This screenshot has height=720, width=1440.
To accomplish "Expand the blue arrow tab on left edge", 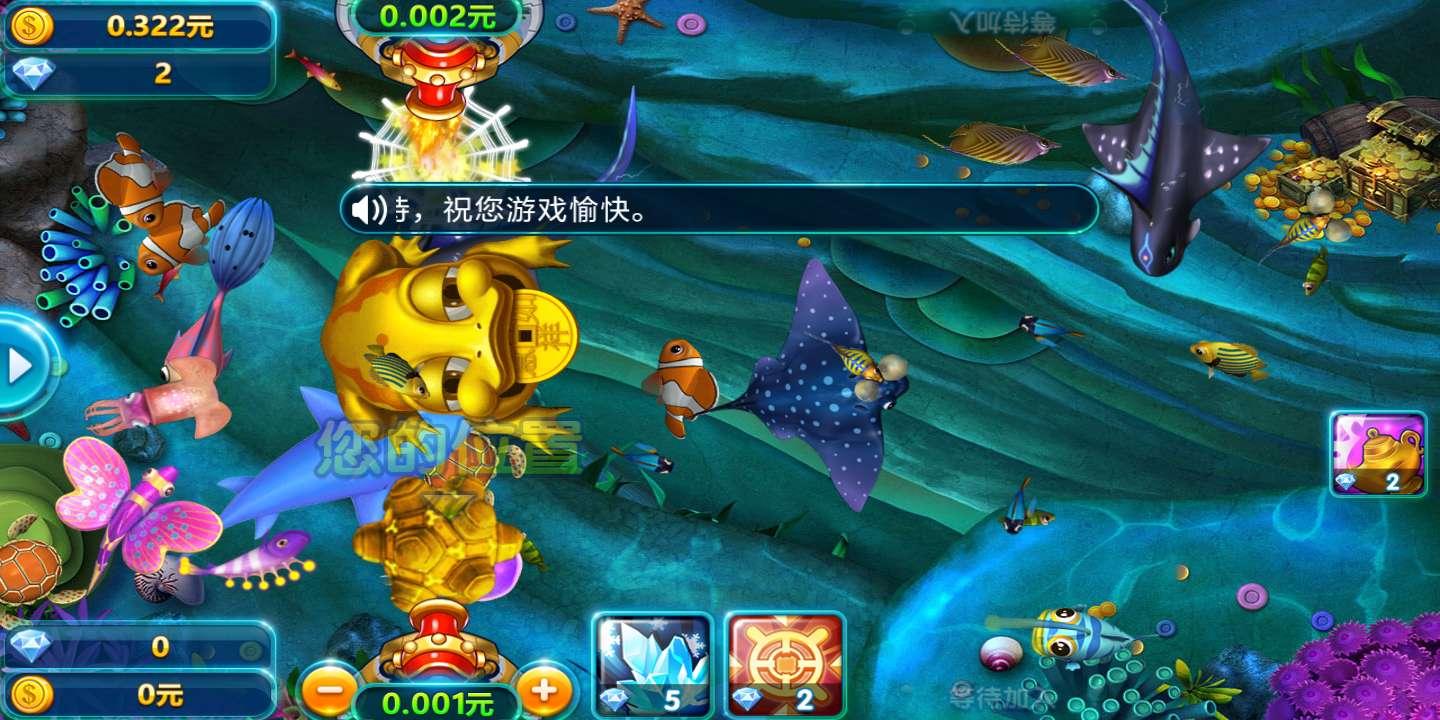I will 20,365.
